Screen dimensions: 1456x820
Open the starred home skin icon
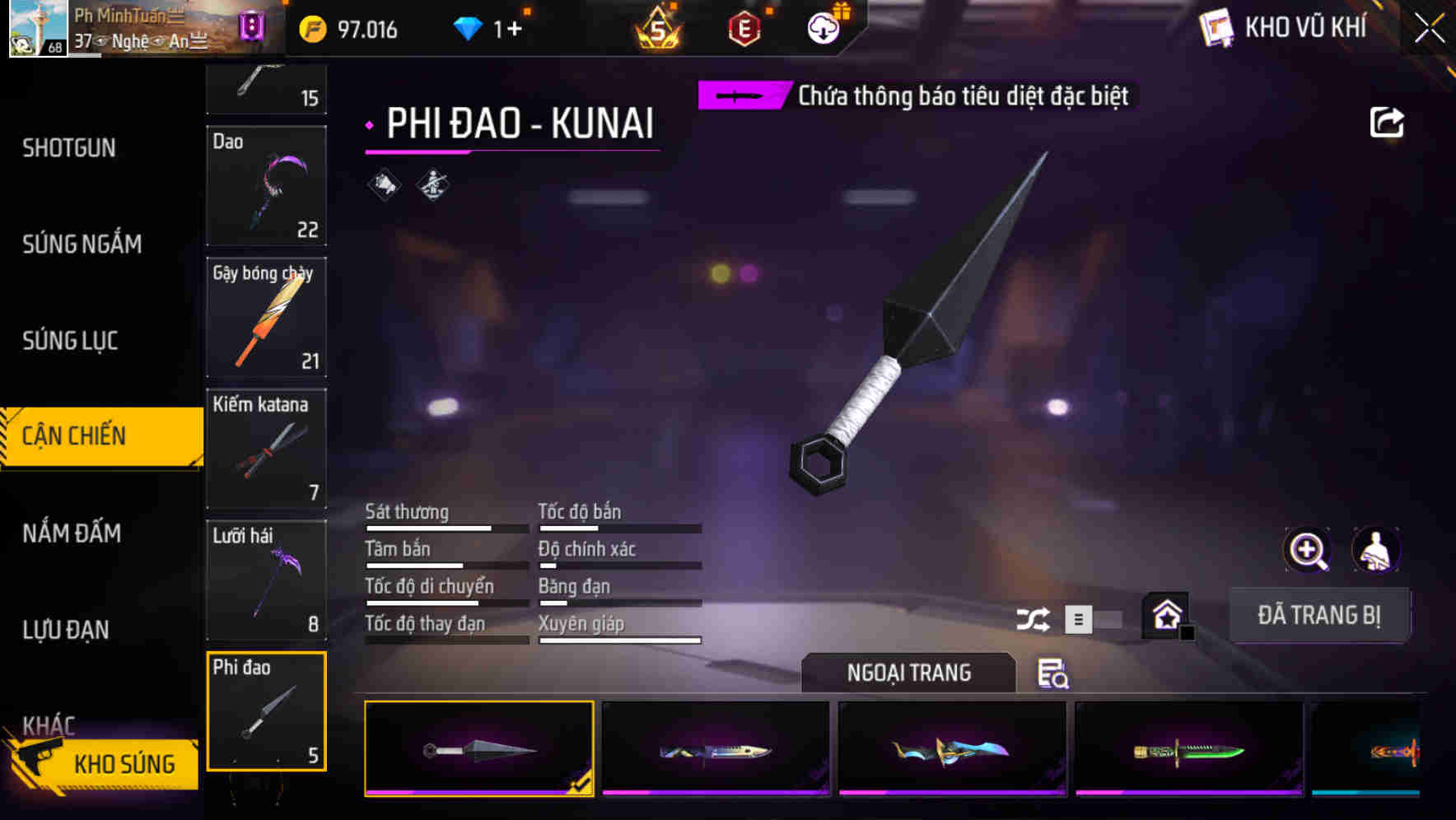[1165, 616]
